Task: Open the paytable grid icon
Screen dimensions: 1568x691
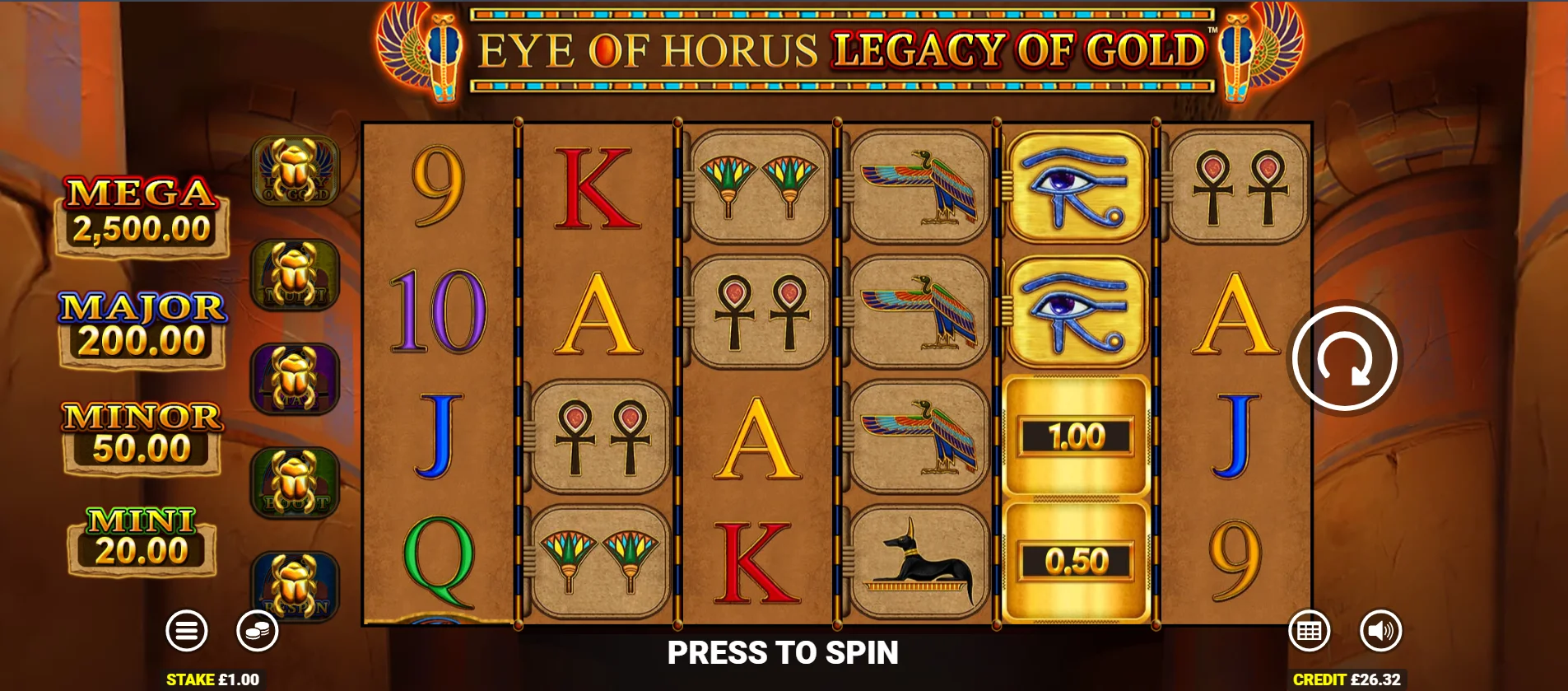Action: point(1311,631)
